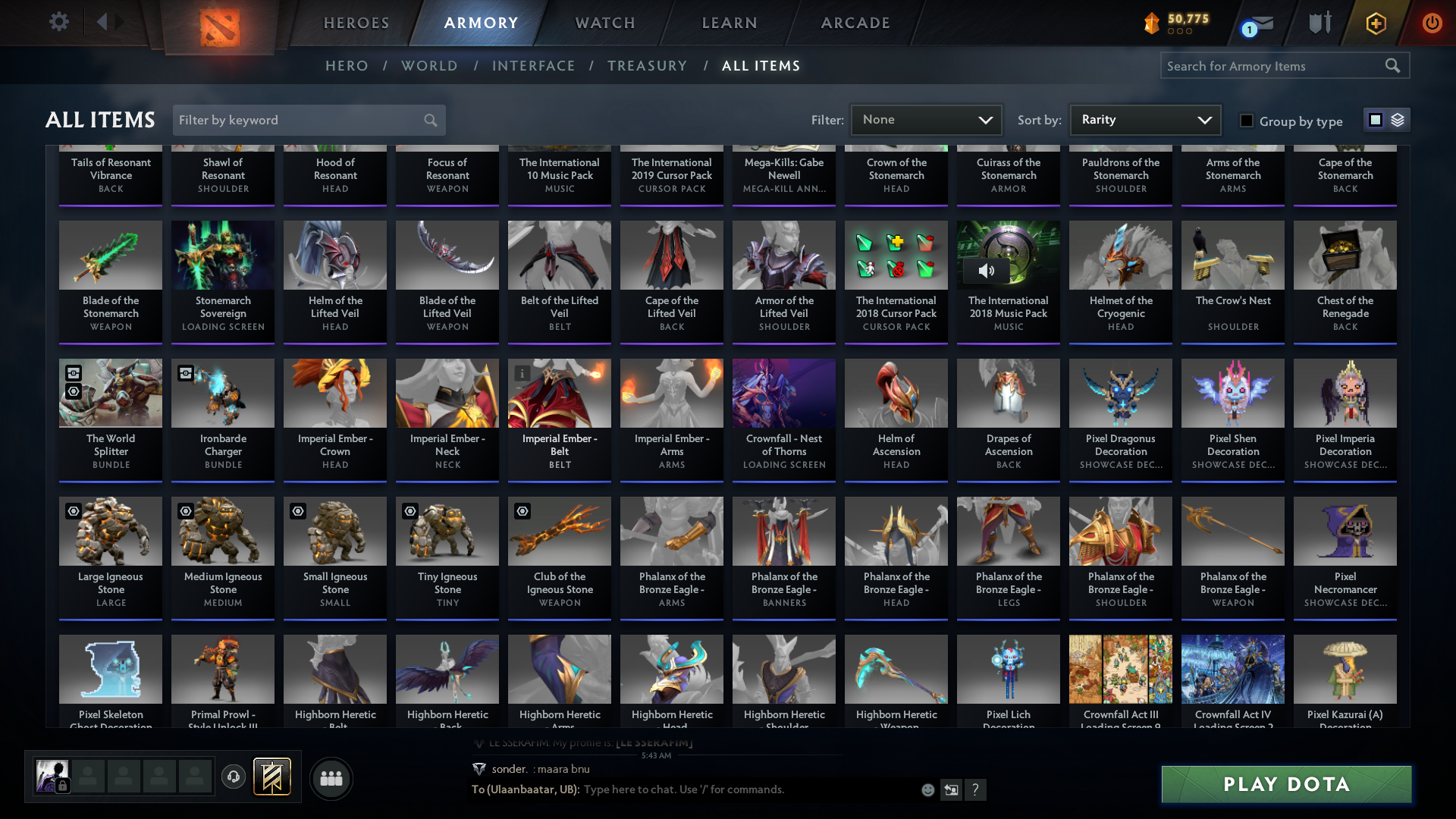This screenshot has width=1456, height=819.
Task: Click the emoticon icon in chat bar
Action: 928,790
